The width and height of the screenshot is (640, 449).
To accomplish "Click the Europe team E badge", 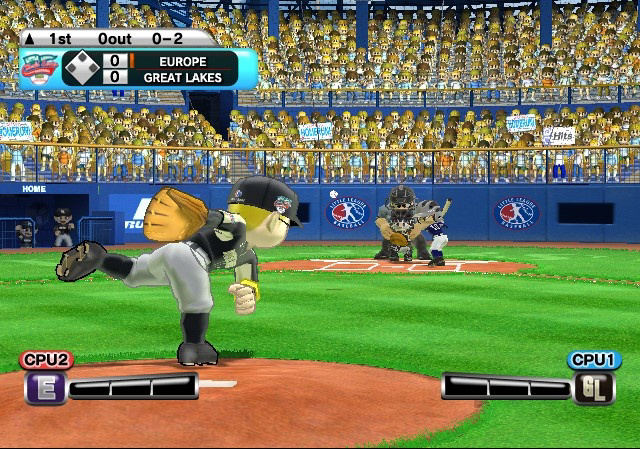I will click(x=43, y=388).
